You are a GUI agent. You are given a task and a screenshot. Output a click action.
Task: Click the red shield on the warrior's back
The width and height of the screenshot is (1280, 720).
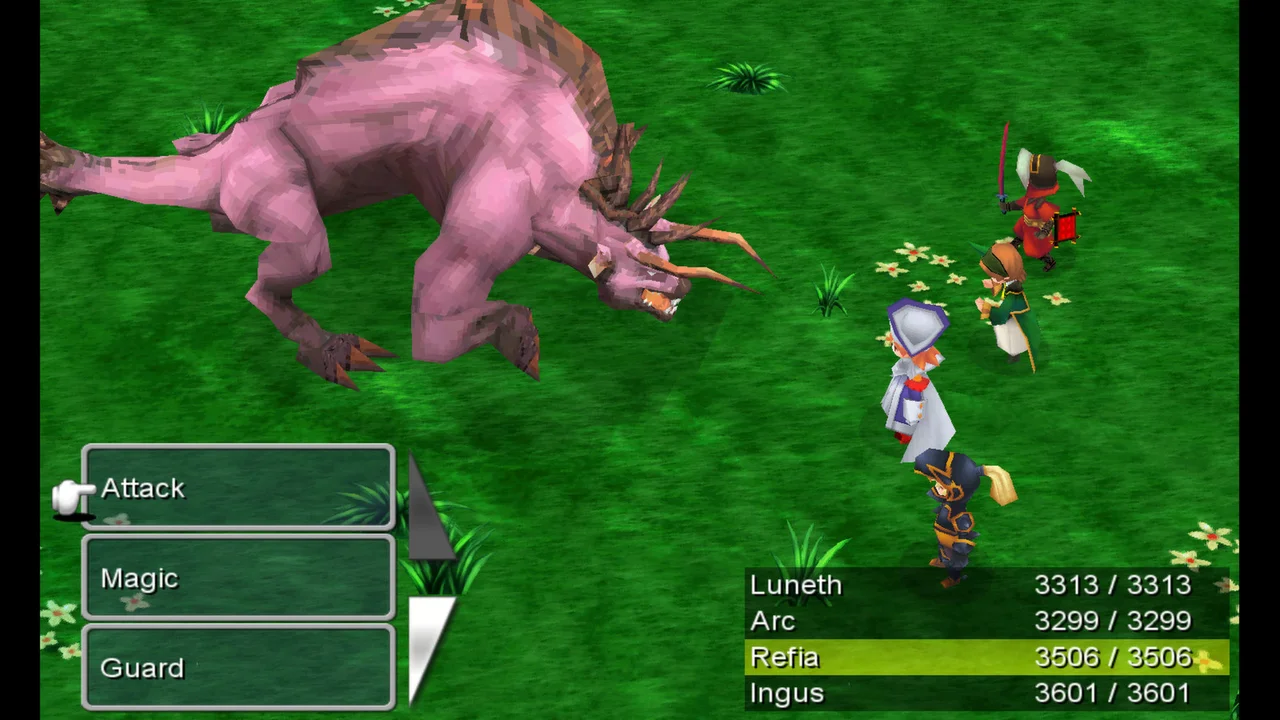pos(1065,227)
